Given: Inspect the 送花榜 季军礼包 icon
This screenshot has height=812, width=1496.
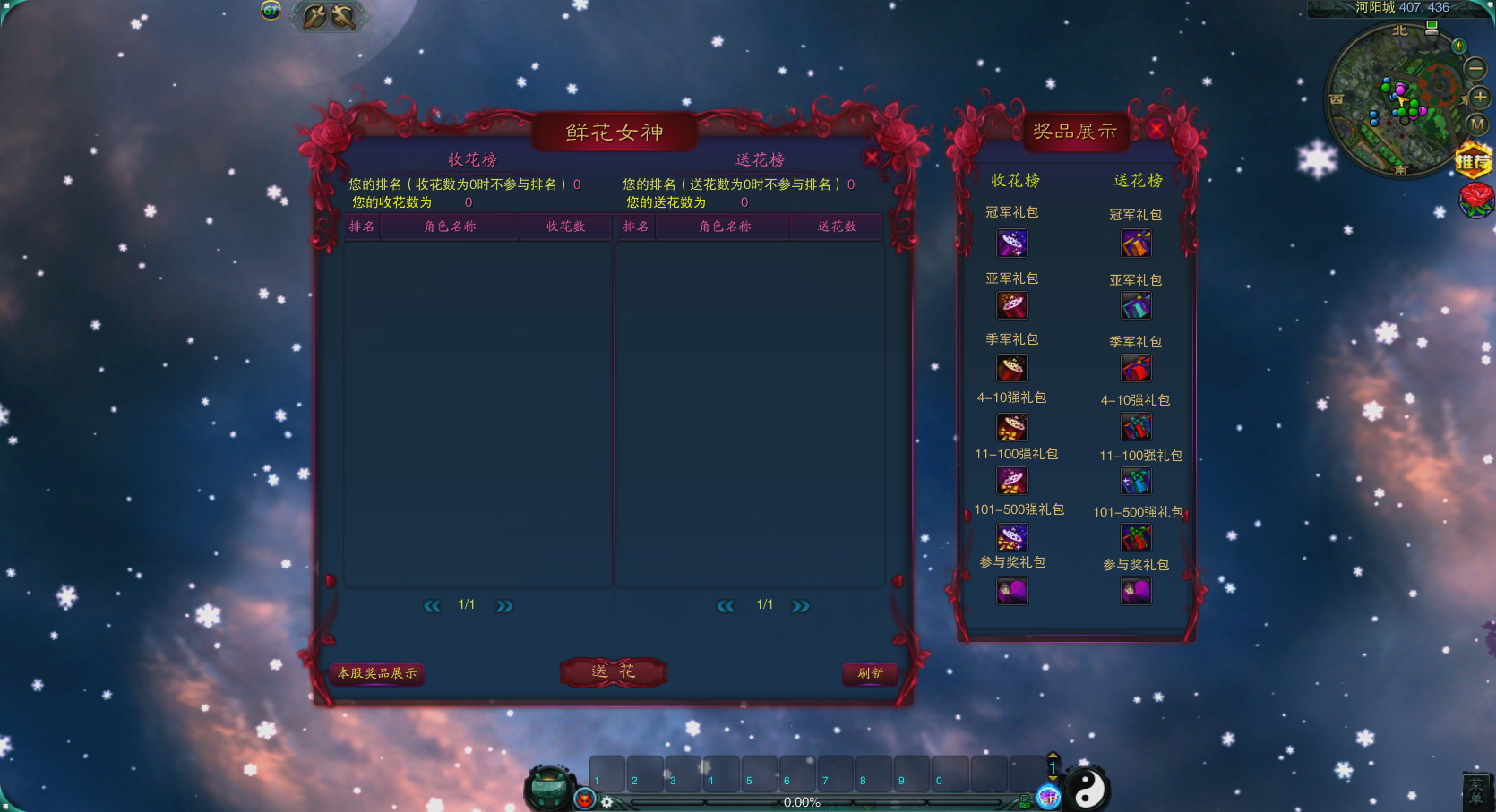Looking at the screenshot, I should pyautogui.click(x=1136, y=368).
